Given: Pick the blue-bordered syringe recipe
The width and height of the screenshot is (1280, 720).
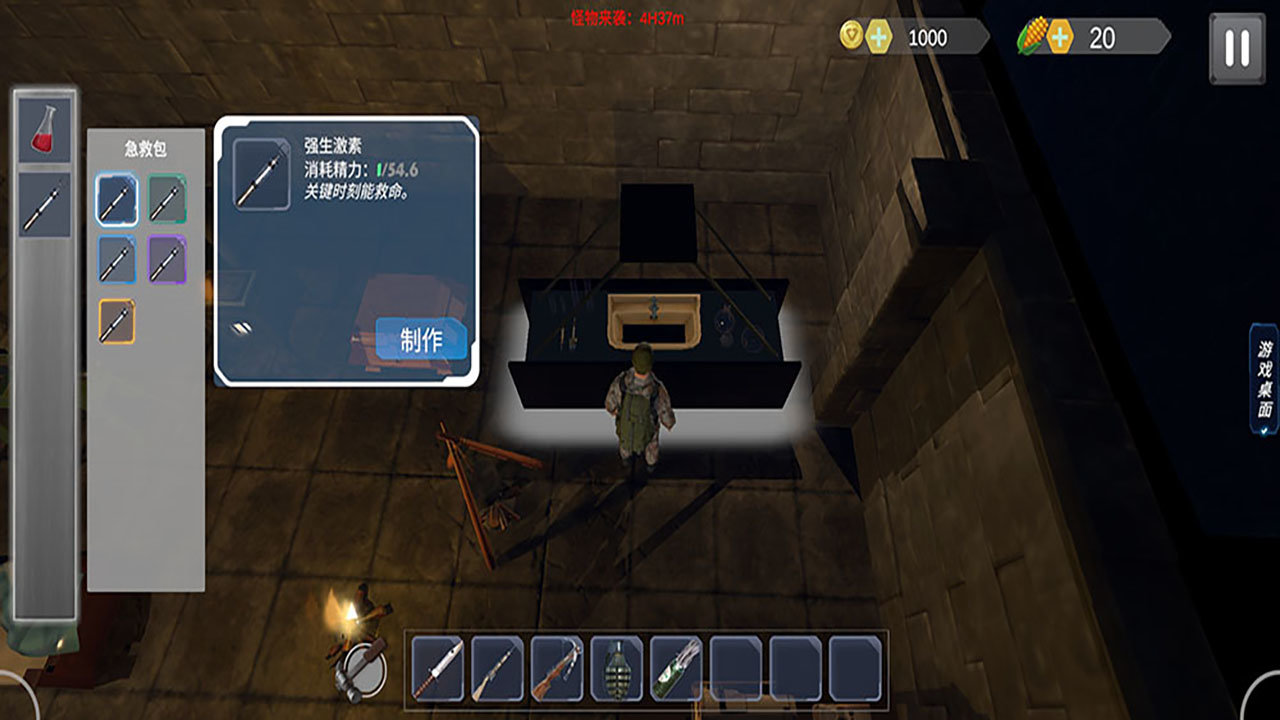Looking at the screenshot, I should (117, 260).
